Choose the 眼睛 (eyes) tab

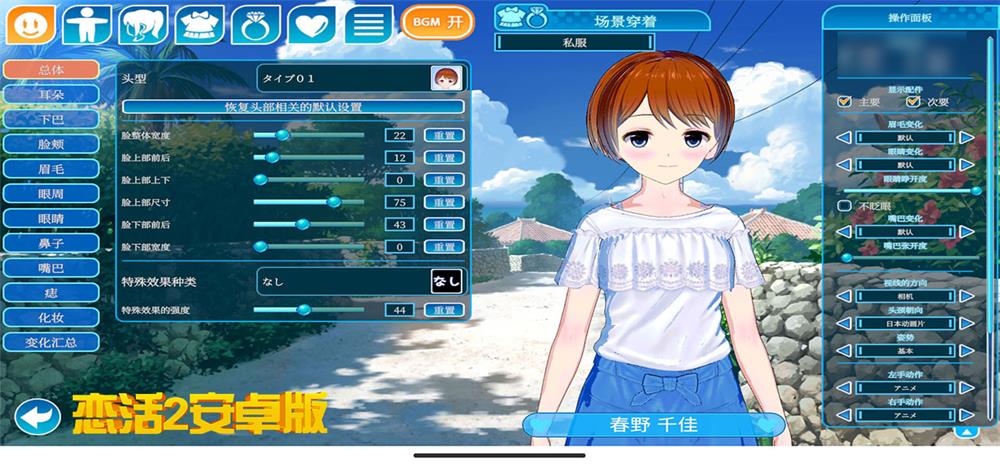coord(51,218)
